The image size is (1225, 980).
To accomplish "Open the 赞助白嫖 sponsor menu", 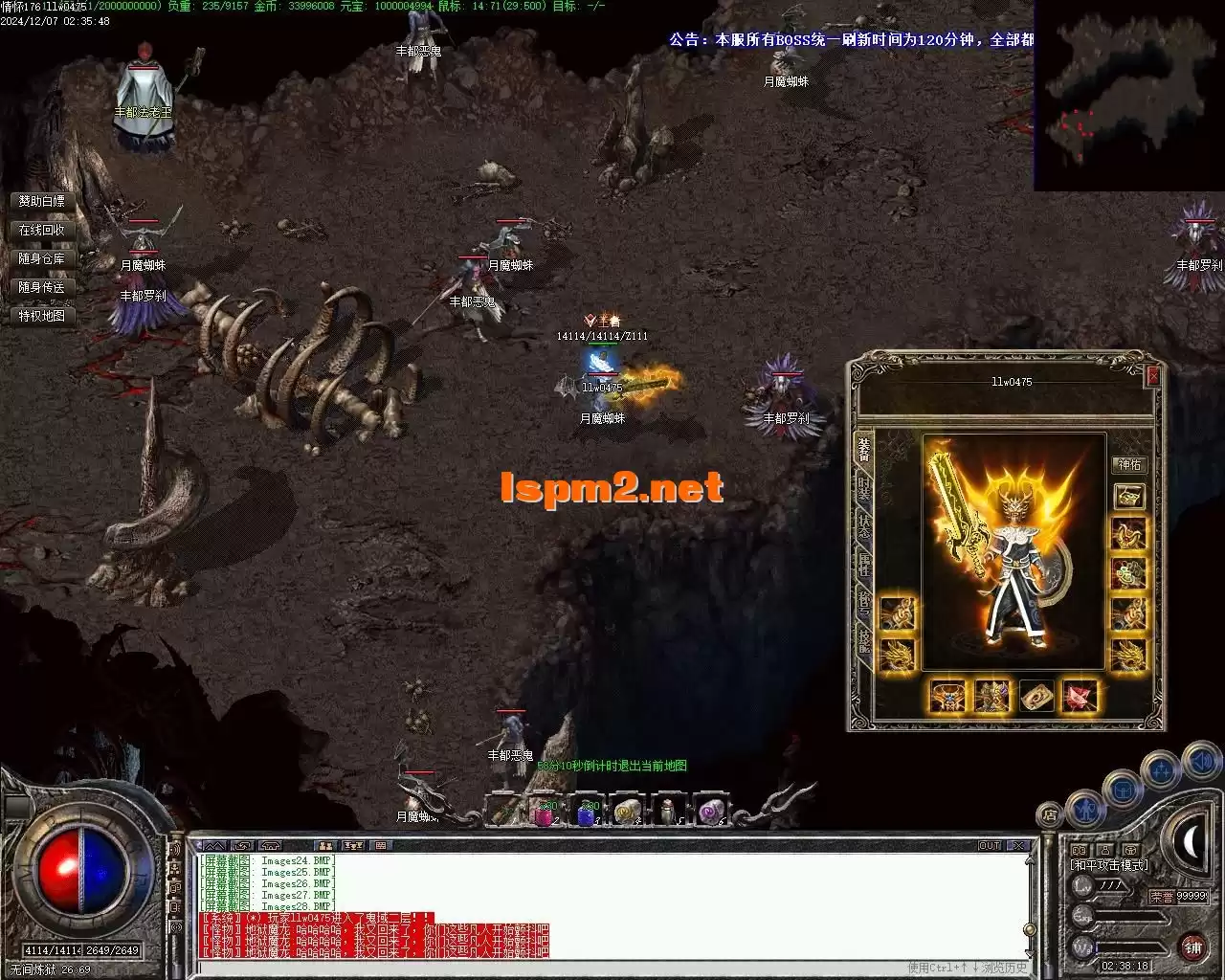I will pos(42,201).
